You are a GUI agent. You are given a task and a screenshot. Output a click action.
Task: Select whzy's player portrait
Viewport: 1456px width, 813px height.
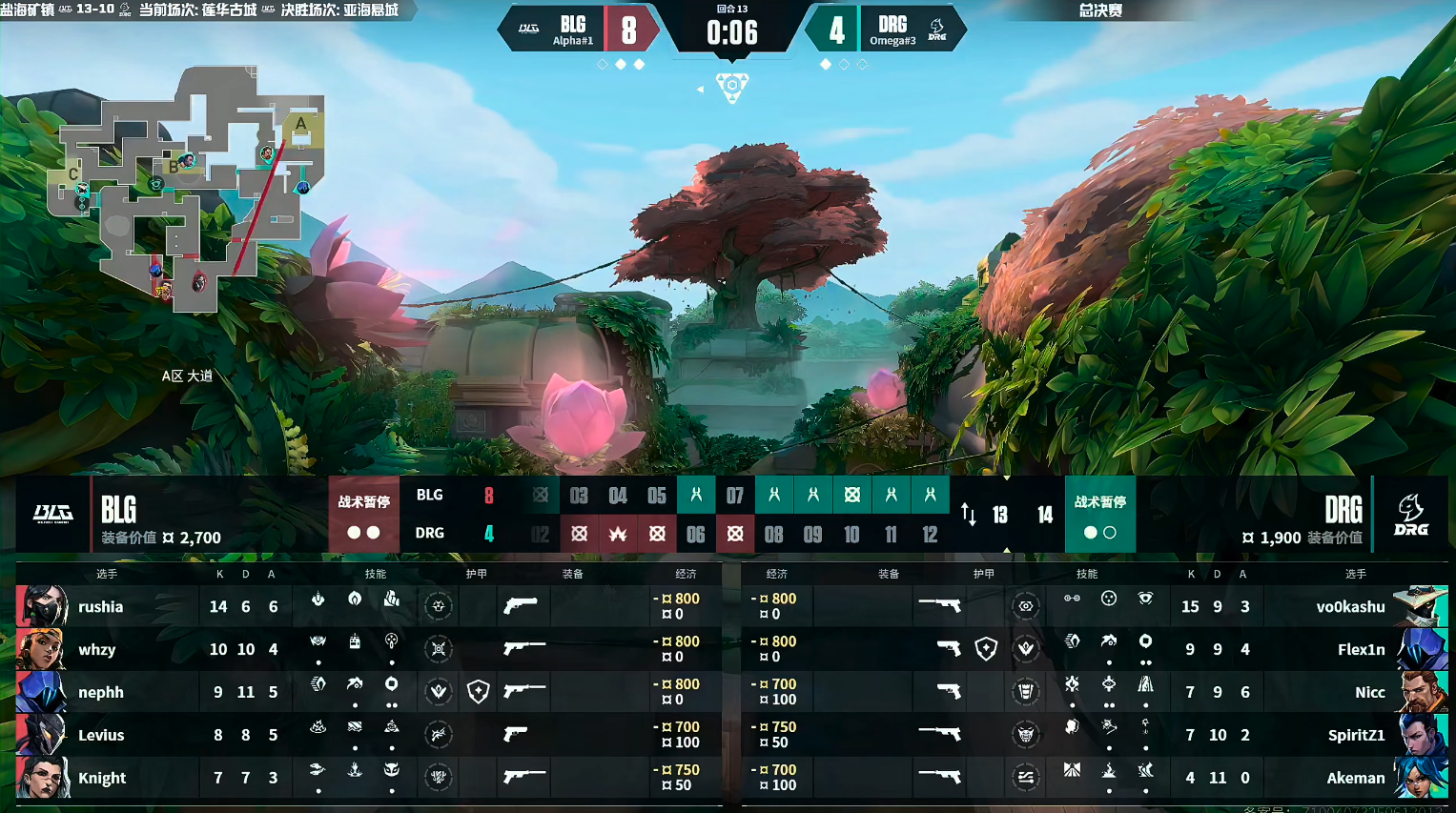click(x=42, y=649)
